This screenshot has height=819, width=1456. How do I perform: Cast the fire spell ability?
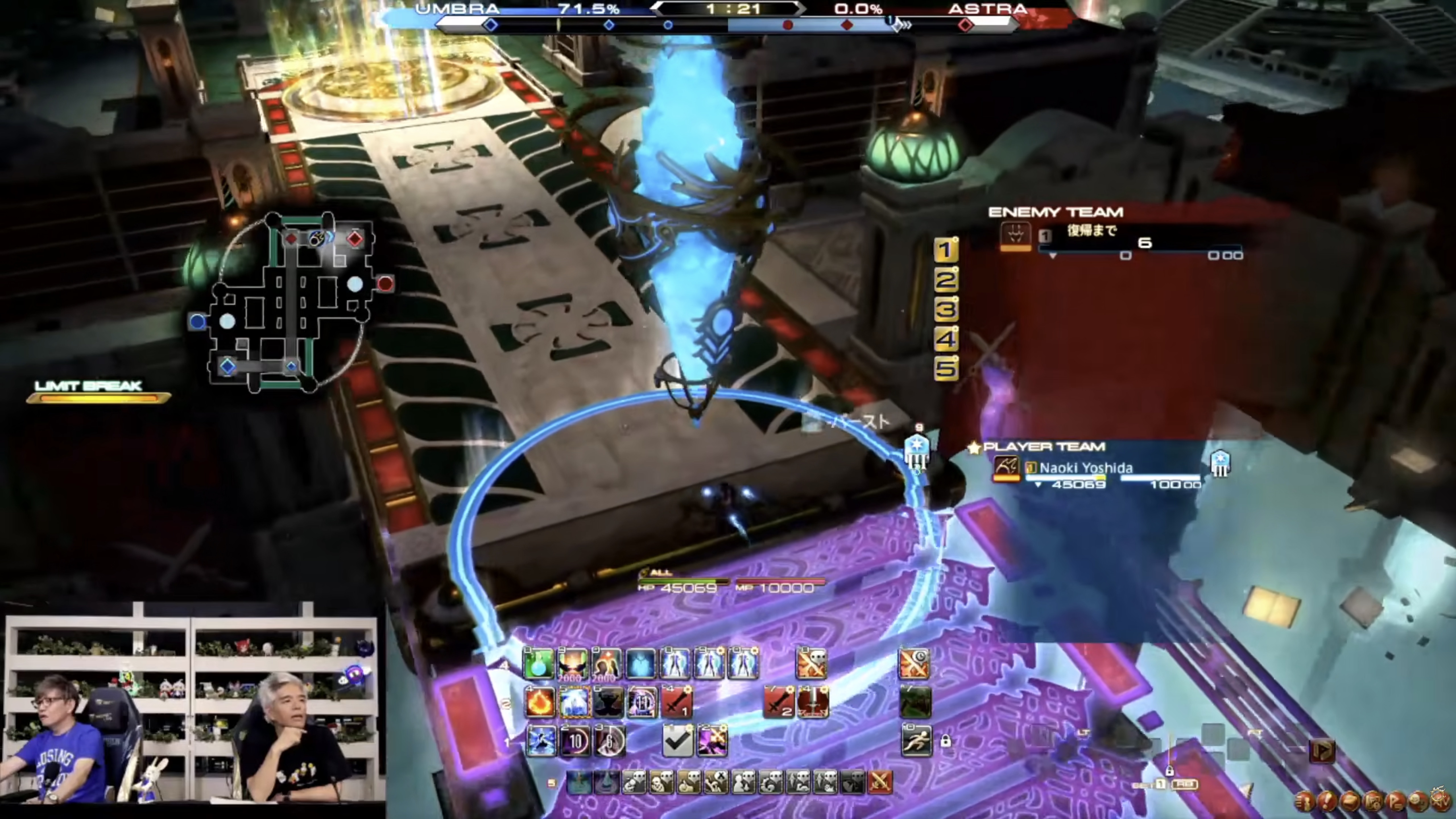click(539, 703)
